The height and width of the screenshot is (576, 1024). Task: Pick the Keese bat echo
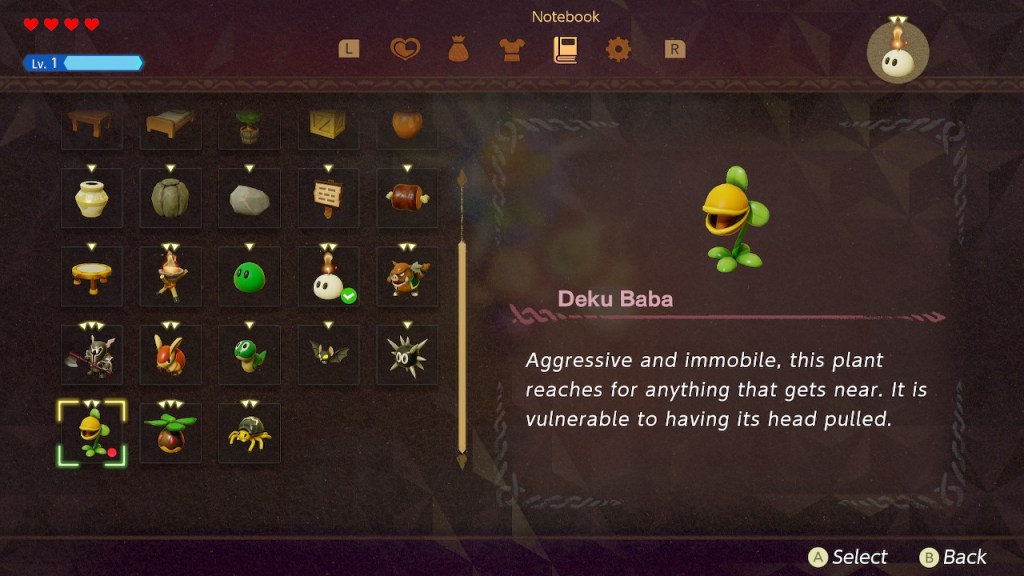328,354
